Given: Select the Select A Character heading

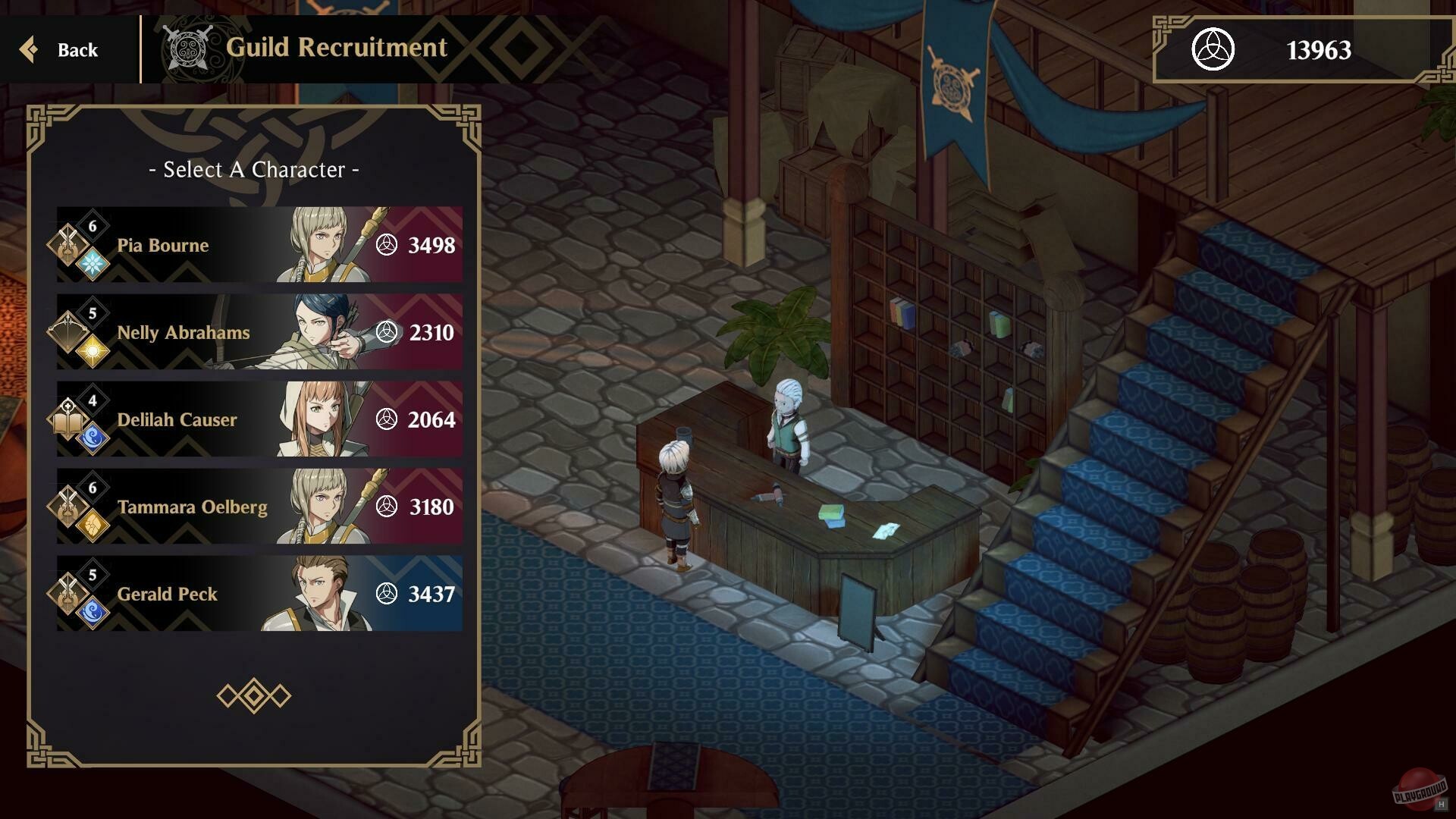Looking at the screenshot, I should (253, 170).
